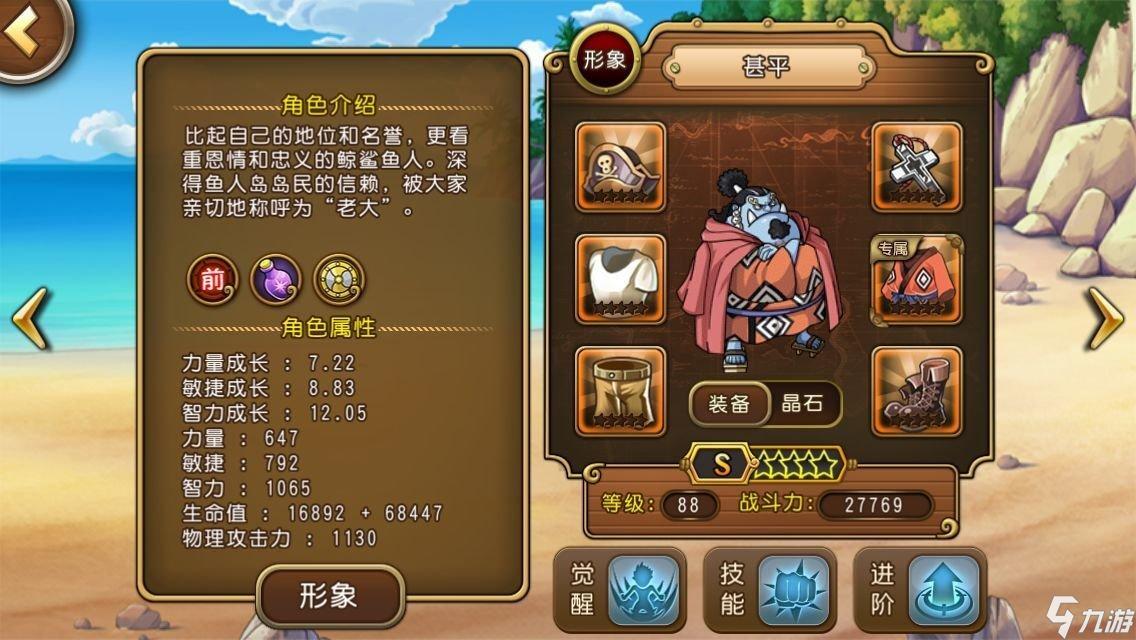Open the 技能 skills menu
The image size is (1136, 640).
(769, 590)
